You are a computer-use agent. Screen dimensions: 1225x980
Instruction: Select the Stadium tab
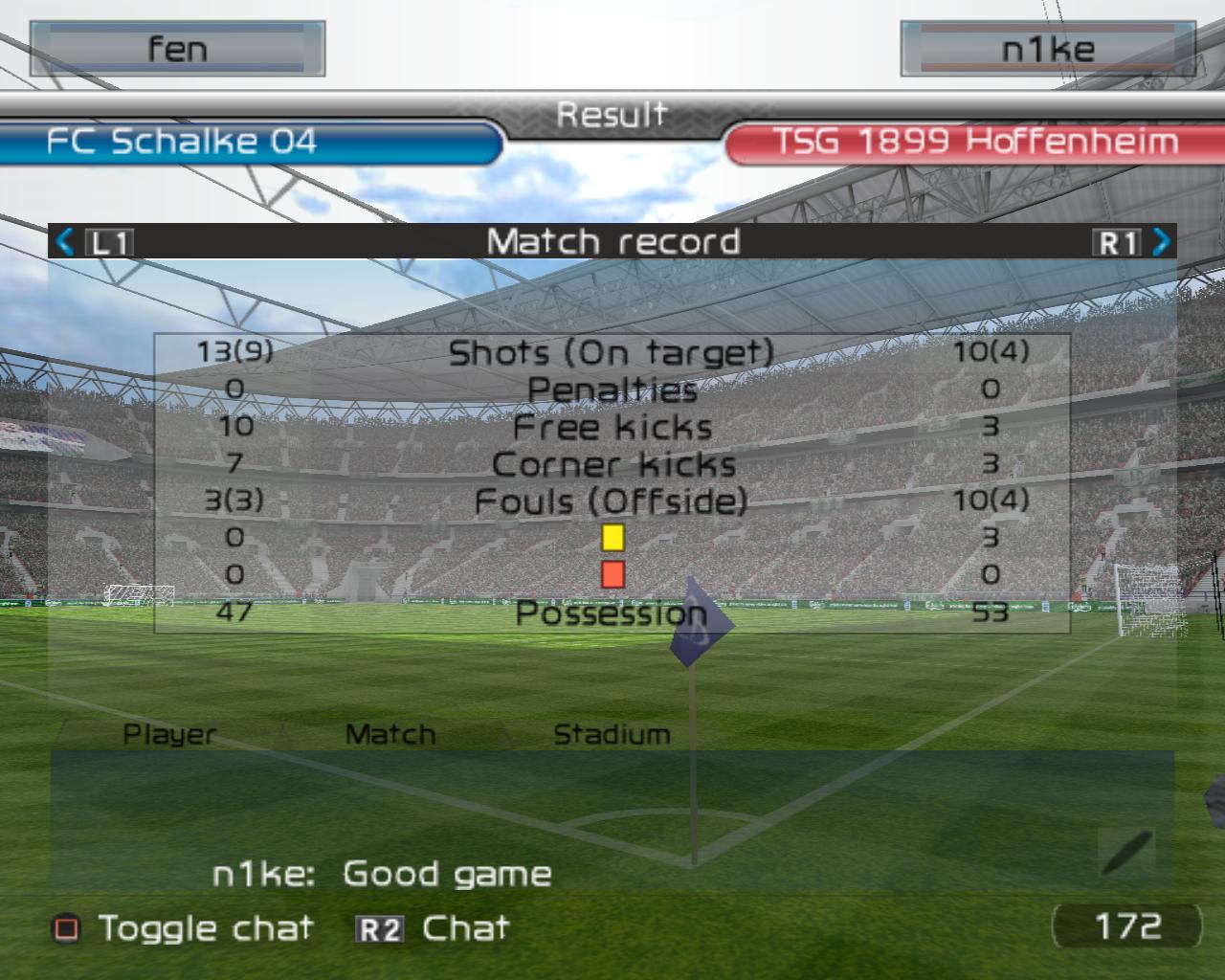(x=612, y=735)
